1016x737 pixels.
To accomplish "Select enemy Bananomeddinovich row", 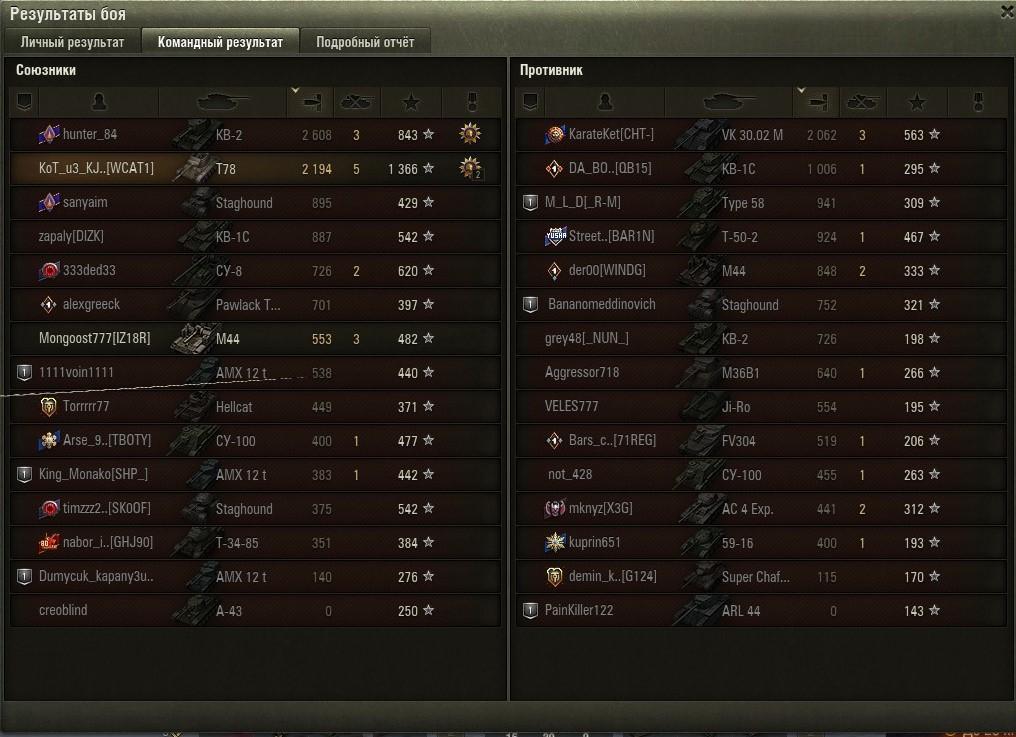I will click(601, 305).
